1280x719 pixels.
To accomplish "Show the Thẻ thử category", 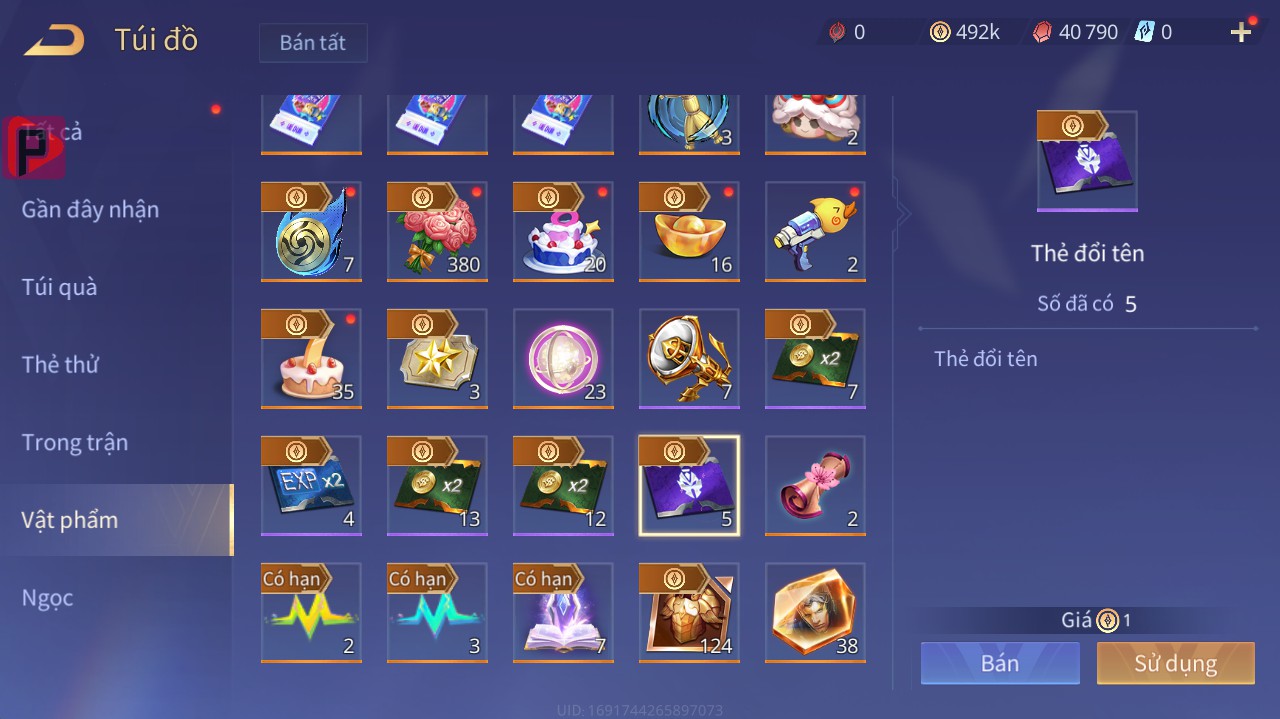I will point(60,365).
